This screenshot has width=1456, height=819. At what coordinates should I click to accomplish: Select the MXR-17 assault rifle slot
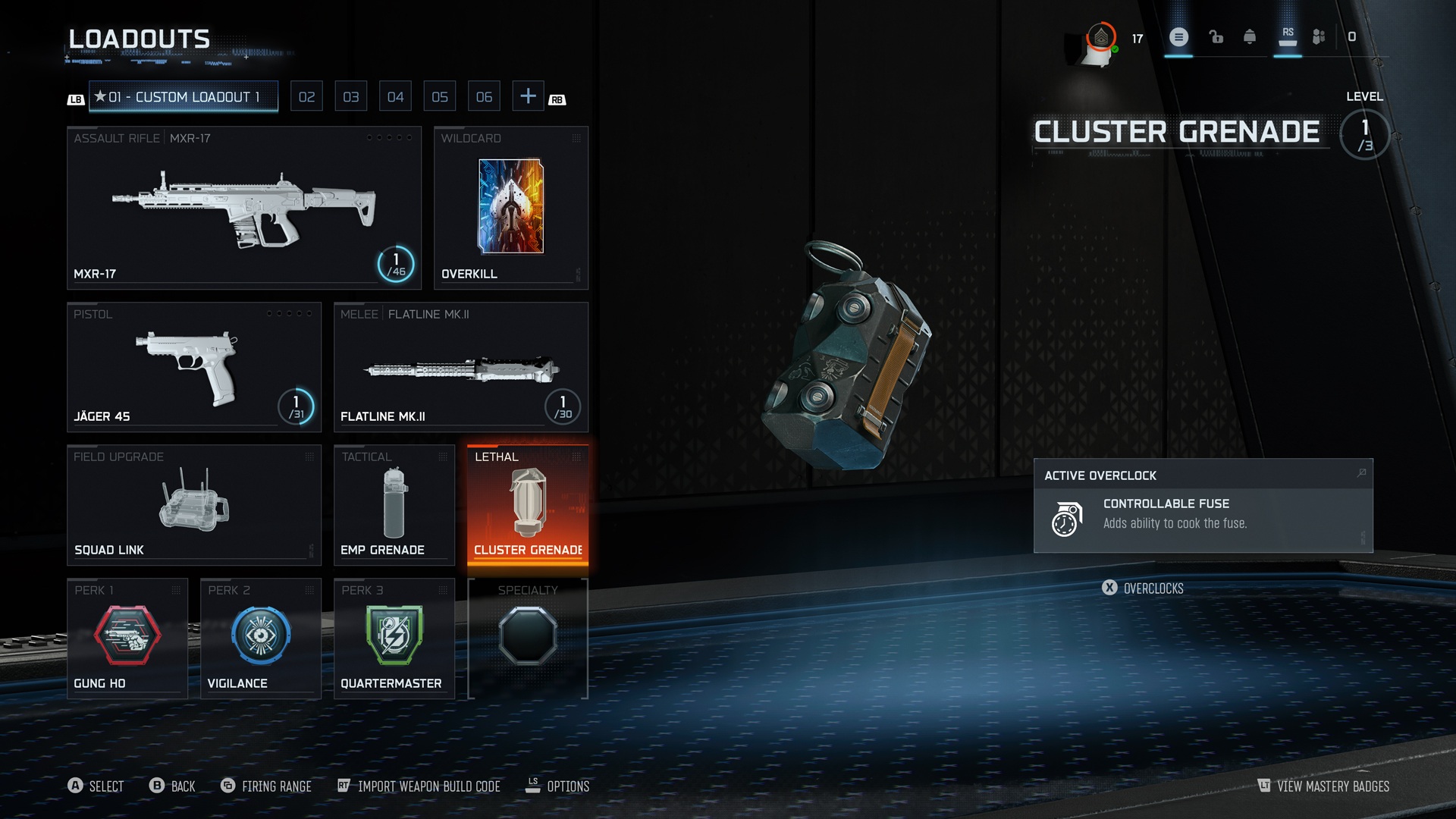pyautogui.click(x=243, y=207)
